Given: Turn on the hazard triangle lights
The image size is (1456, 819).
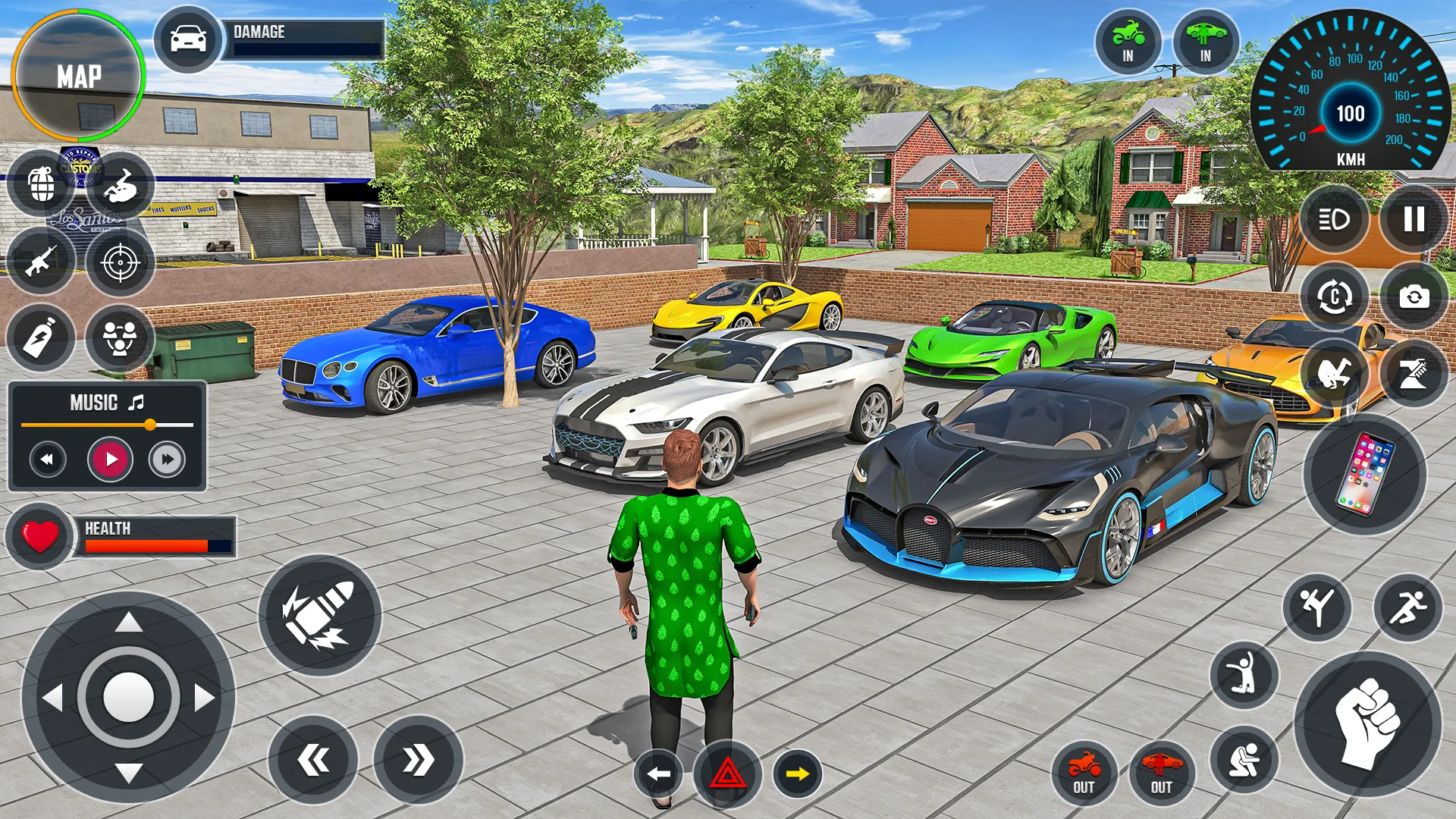Looking at the screenshot, I should [x=727, y=774].
